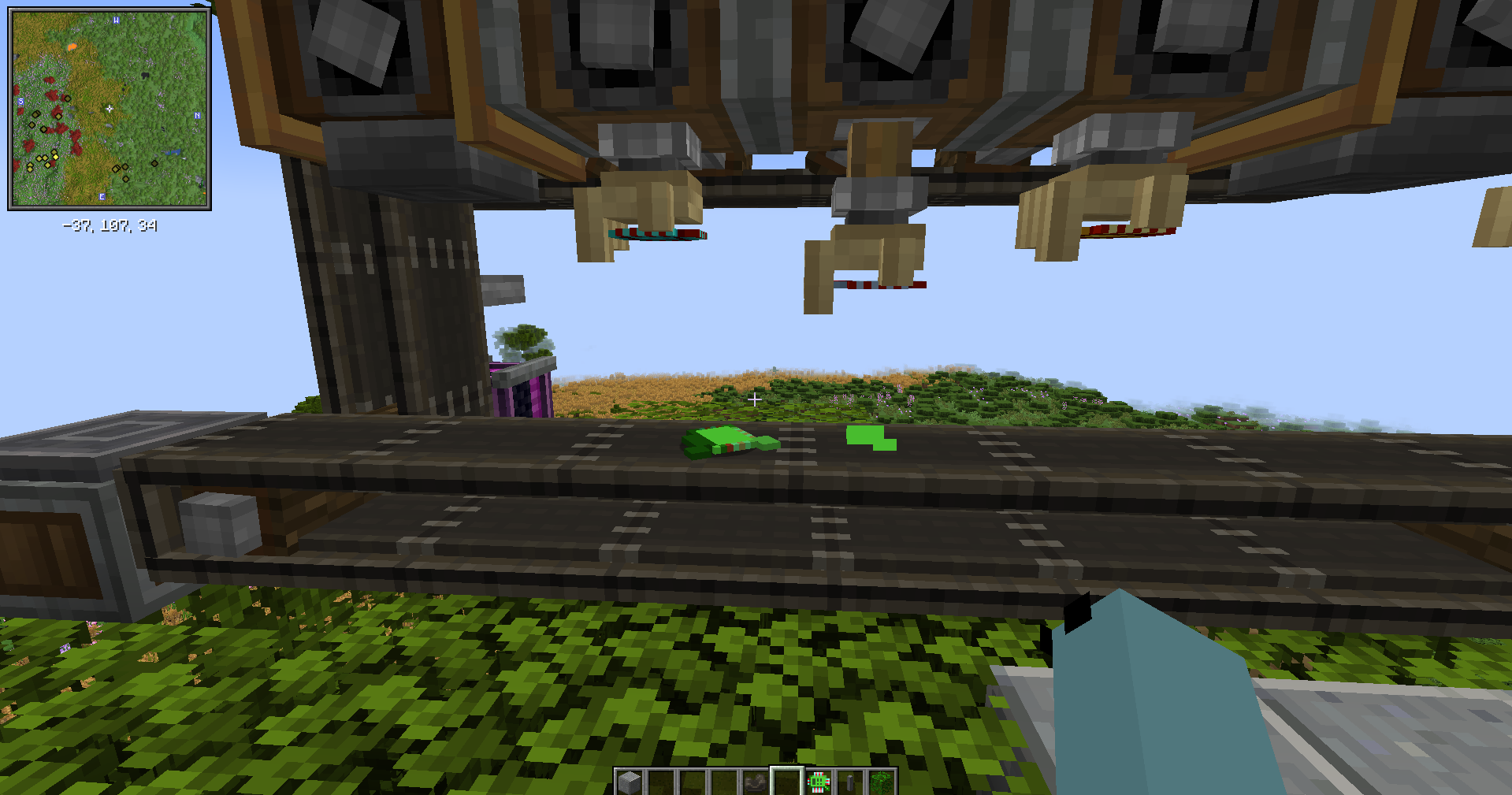1512x795 pixels.
Task: Click the bright yellow waypoint diamond on the minimap
Action: pyautogui.click(x=55, y=157)
